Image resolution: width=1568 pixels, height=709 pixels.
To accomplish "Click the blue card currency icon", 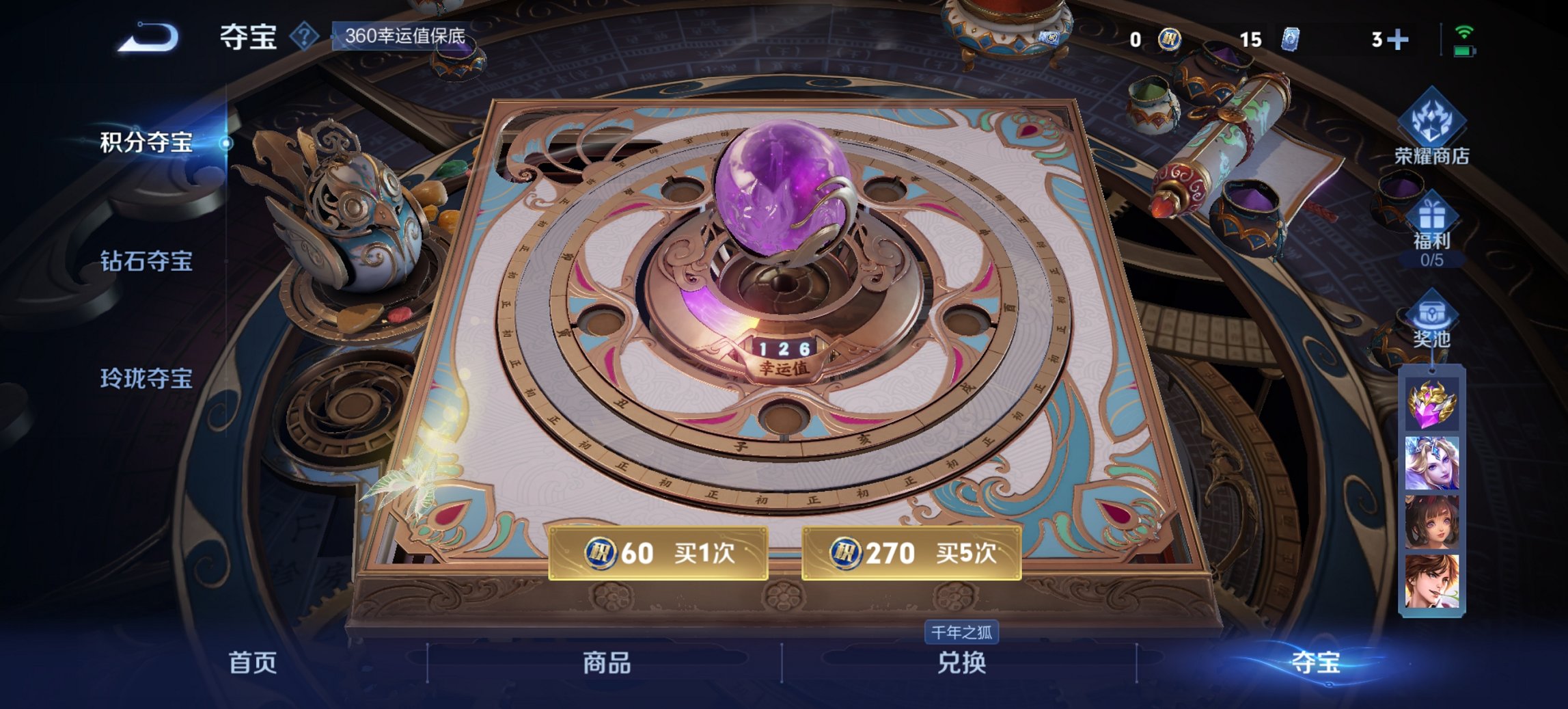I will 1291,40.
